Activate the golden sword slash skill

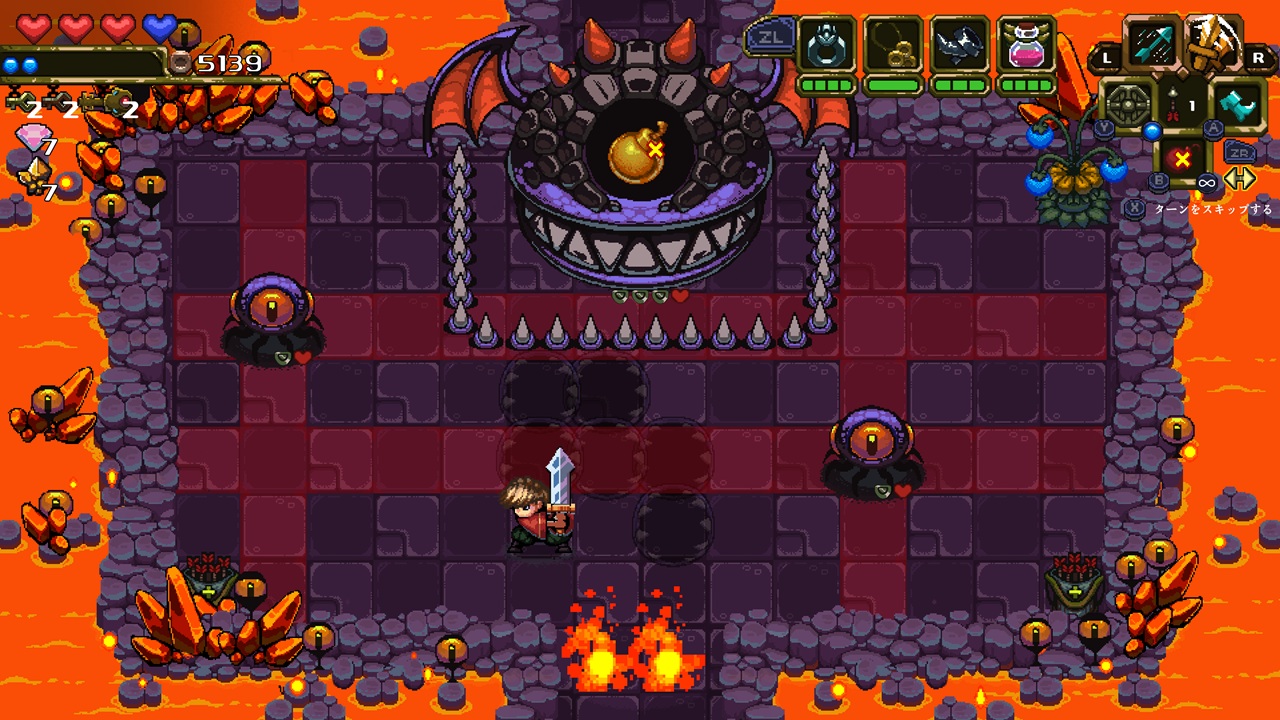[1212, 45]
